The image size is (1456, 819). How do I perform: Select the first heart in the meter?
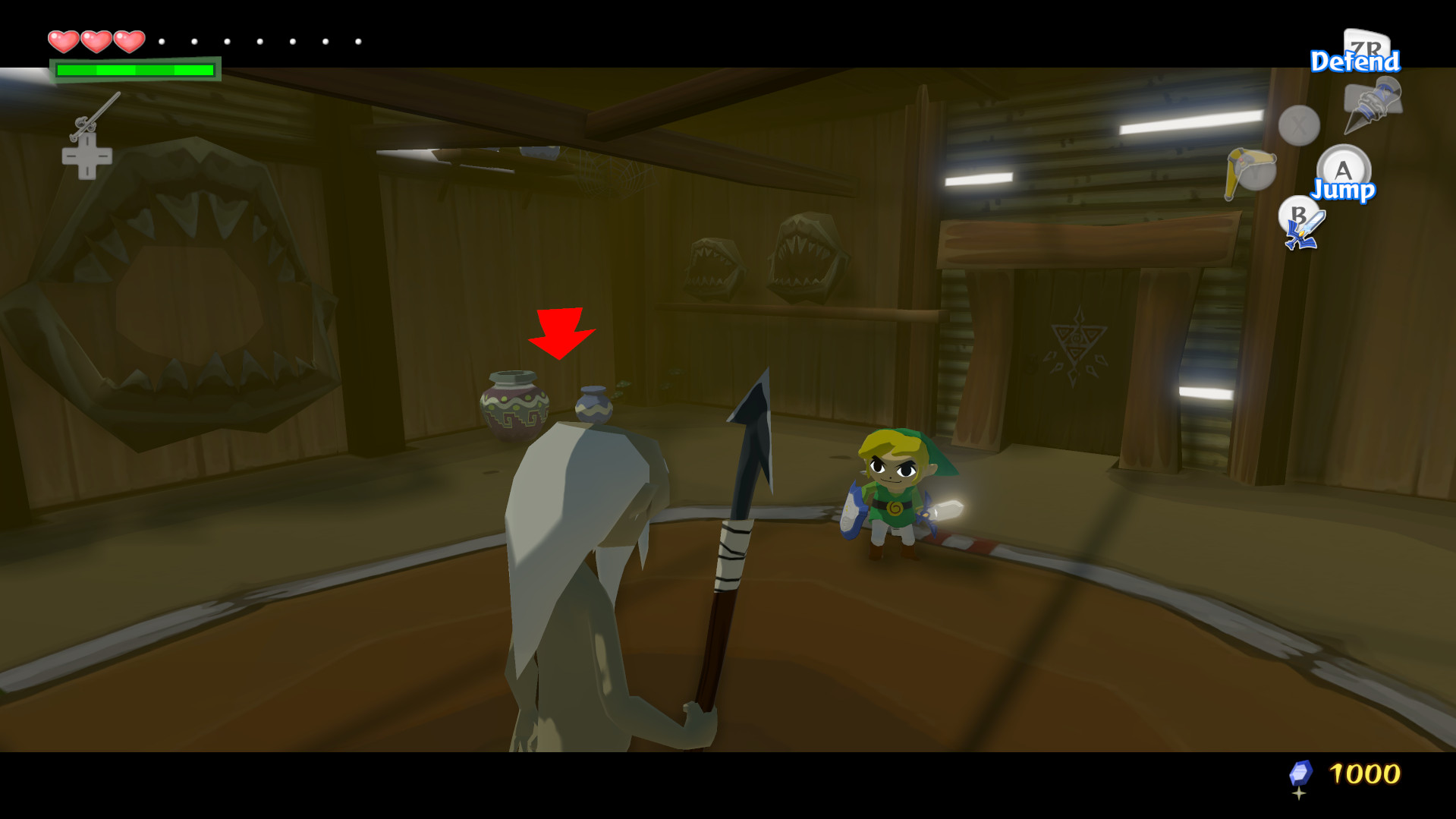click(x=64, y=41)
